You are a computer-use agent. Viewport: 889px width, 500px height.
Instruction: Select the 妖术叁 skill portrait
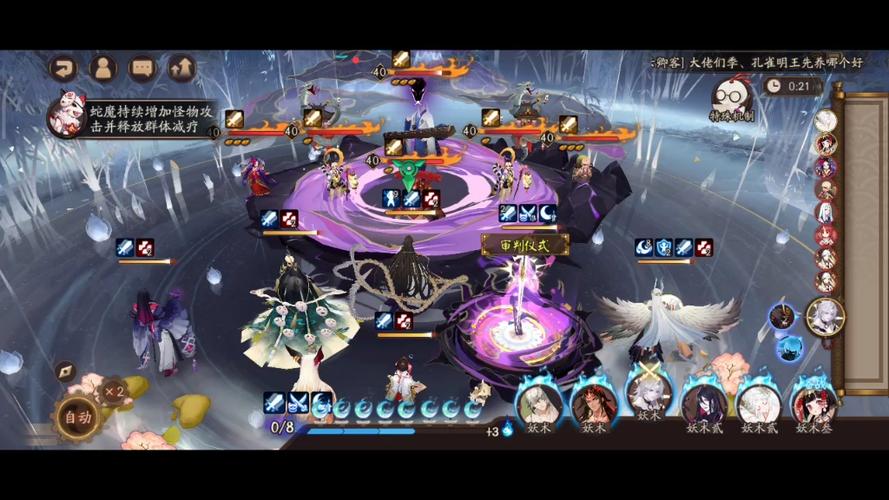click(813, 404)
